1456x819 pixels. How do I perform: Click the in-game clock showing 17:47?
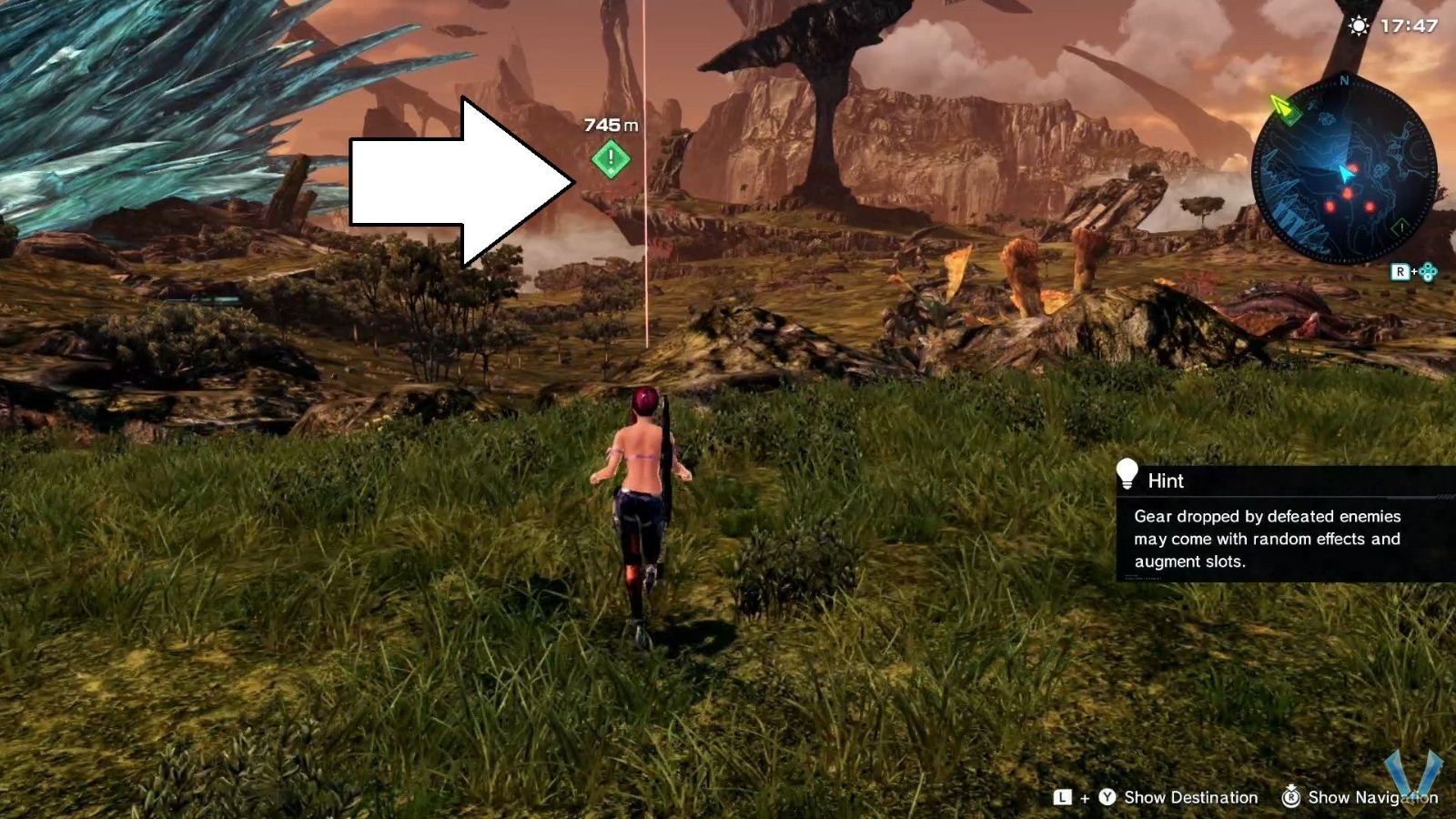[x=1408, y=25]
